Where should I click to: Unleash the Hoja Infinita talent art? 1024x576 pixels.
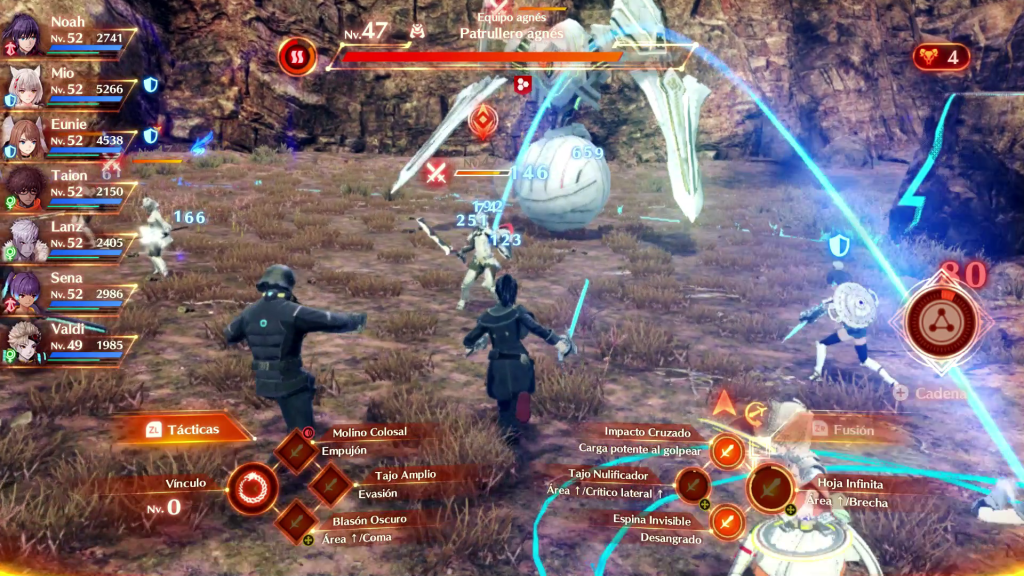(770, 489)
